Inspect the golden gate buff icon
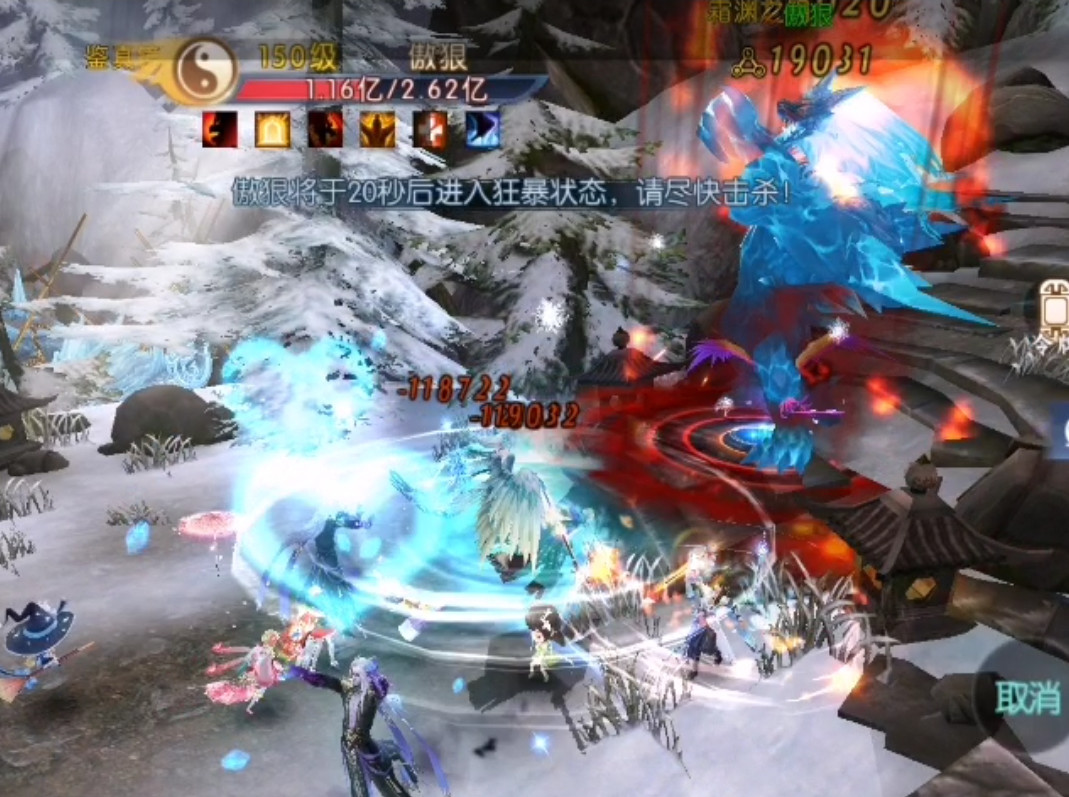This screenshot has height=797, width=1069. [272, 130]
